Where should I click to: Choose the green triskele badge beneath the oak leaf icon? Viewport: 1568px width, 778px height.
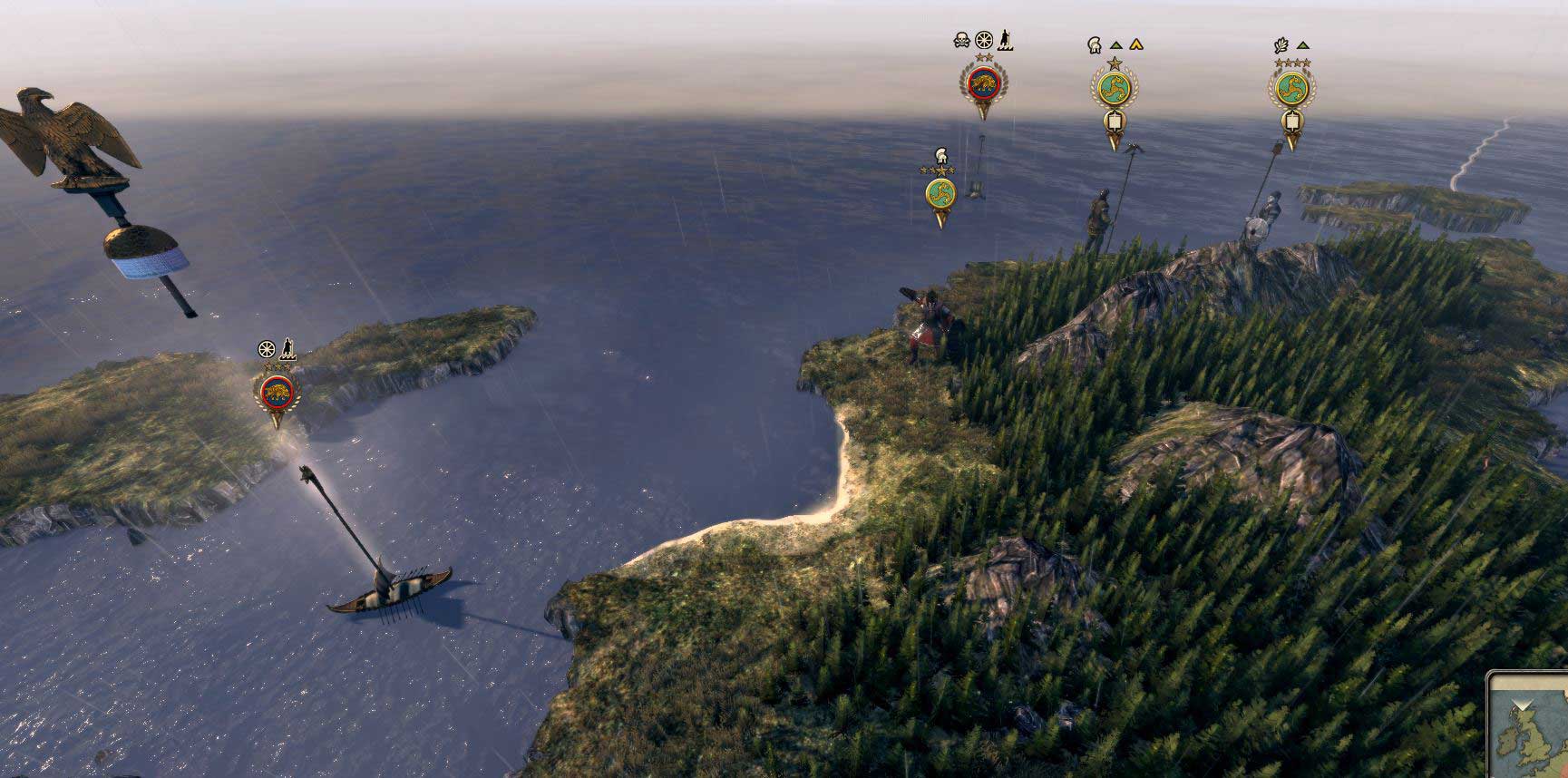point(1291,89)
